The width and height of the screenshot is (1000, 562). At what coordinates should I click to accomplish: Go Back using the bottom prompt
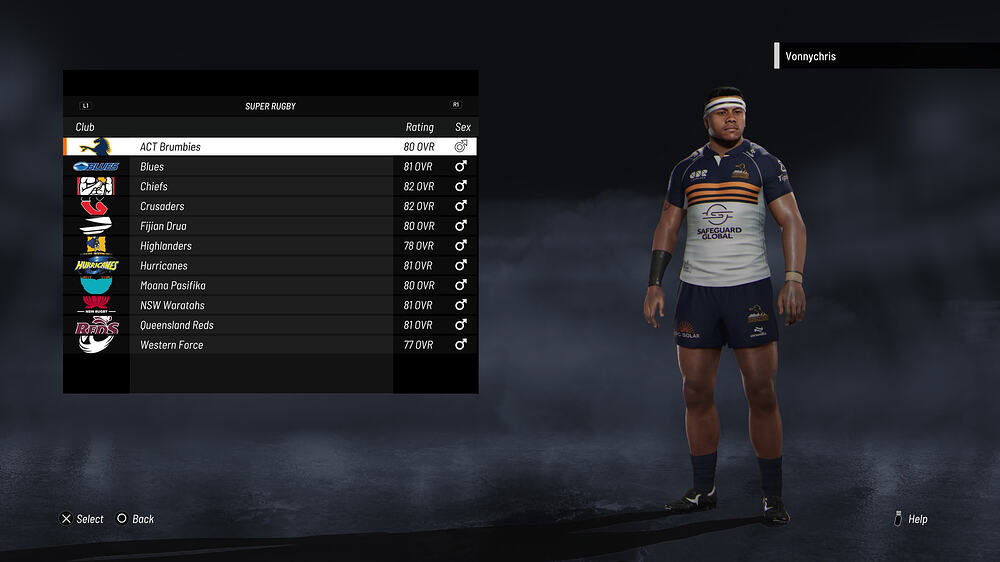click(136, 519)
